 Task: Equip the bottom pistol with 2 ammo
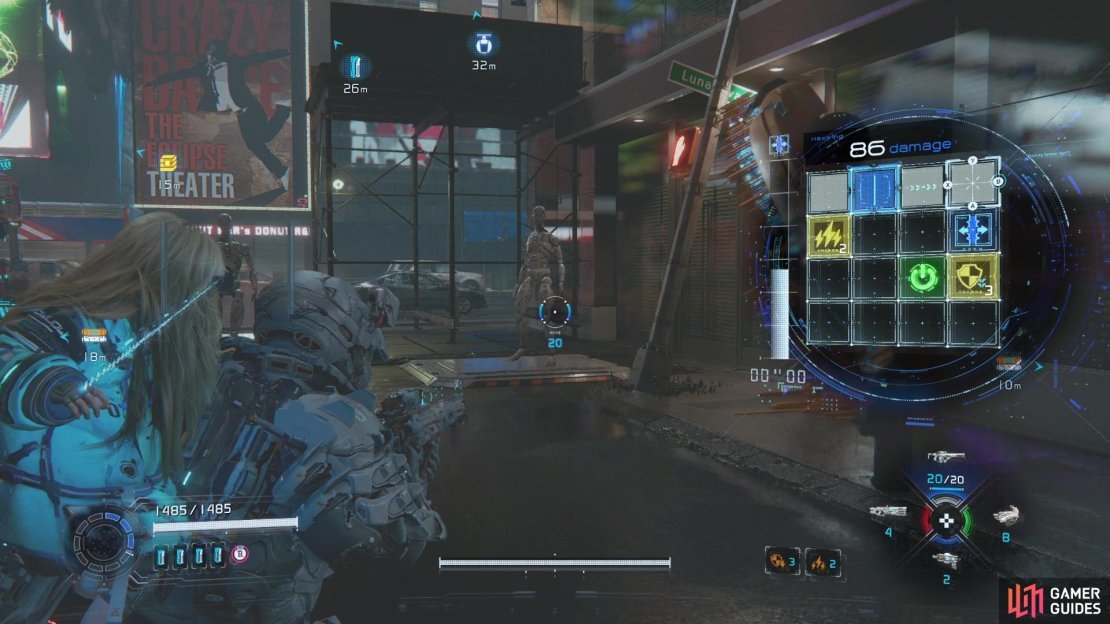(x=945, y=560)
